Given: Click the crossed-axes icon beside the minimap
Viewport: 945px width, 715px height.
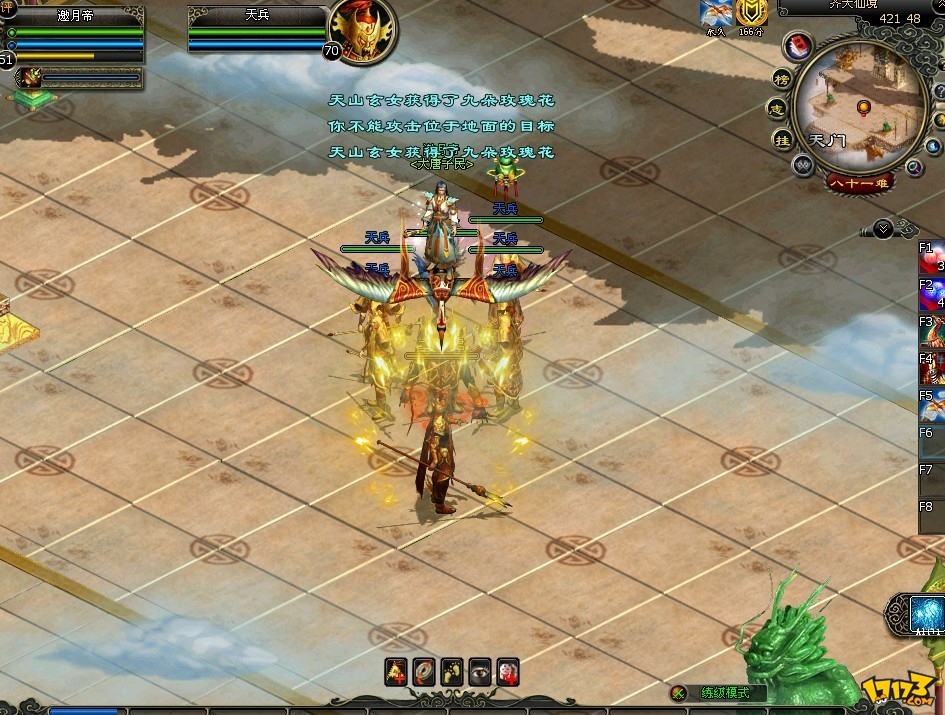Looking at the screenshot, I should pyautogui.click(x=802, y=165).
